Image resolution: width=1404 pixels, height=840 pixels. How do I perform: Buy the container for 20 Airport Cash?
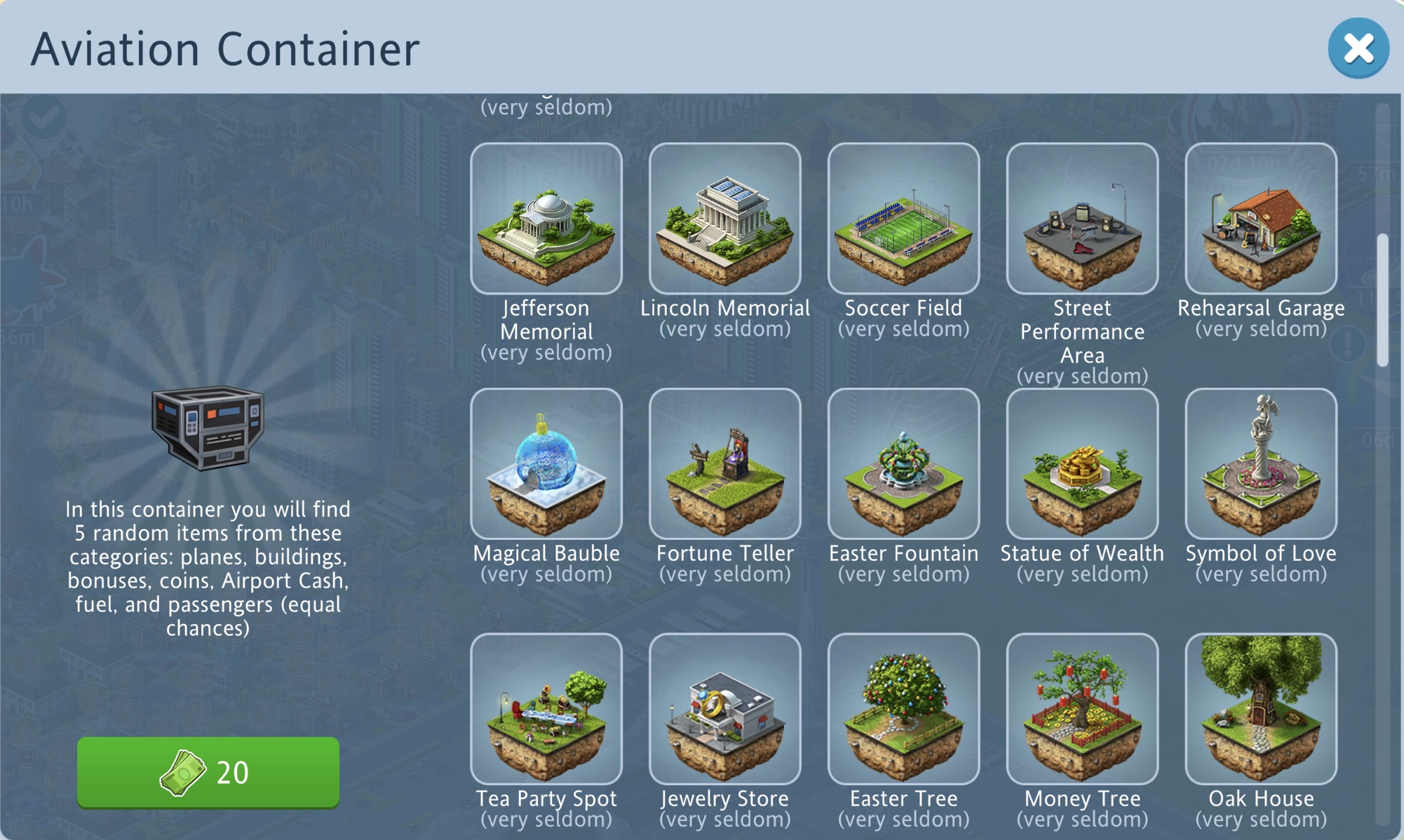click(208, 772)
